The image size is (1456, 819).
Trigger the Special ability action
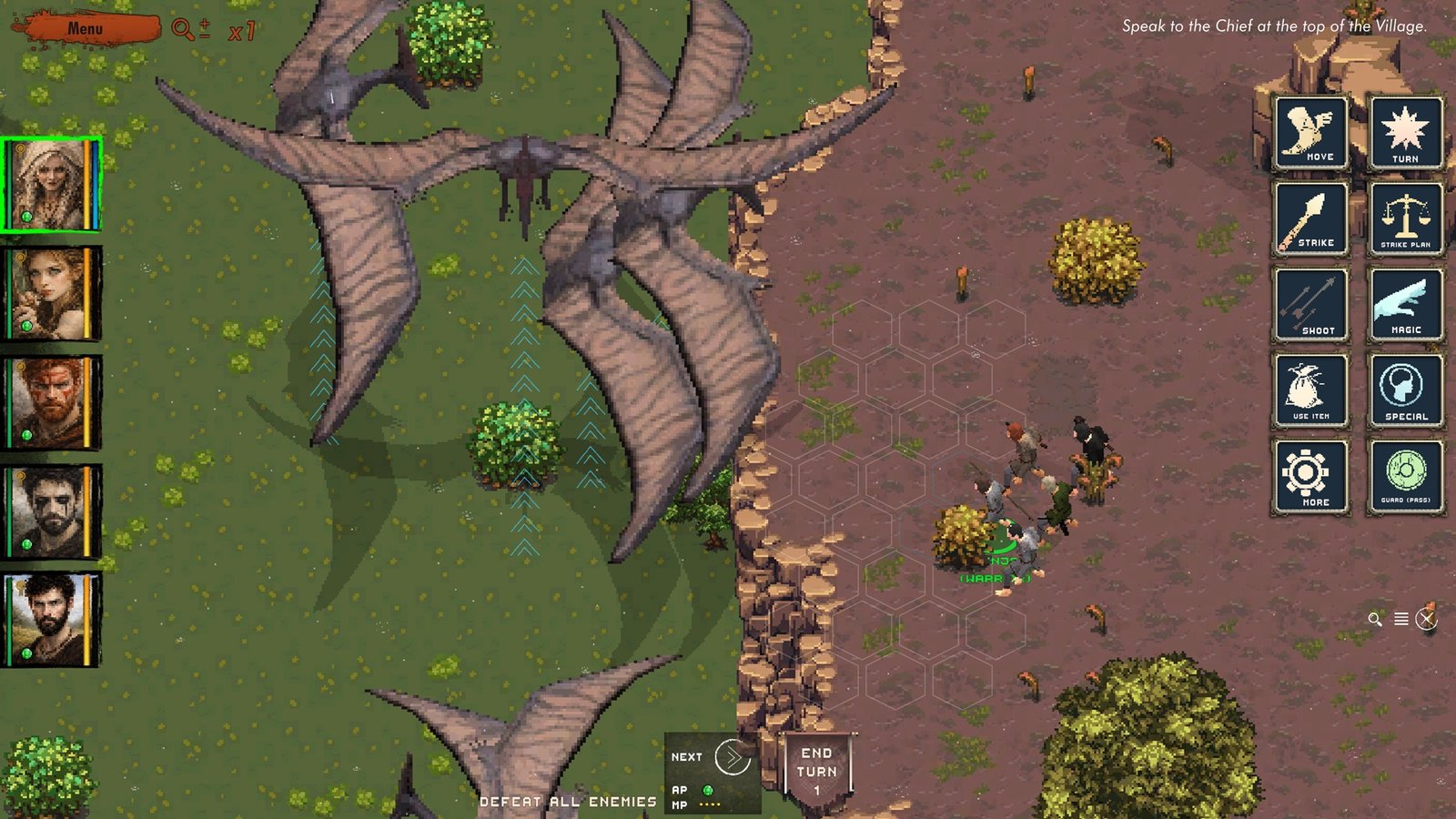tap(1405, 391)
